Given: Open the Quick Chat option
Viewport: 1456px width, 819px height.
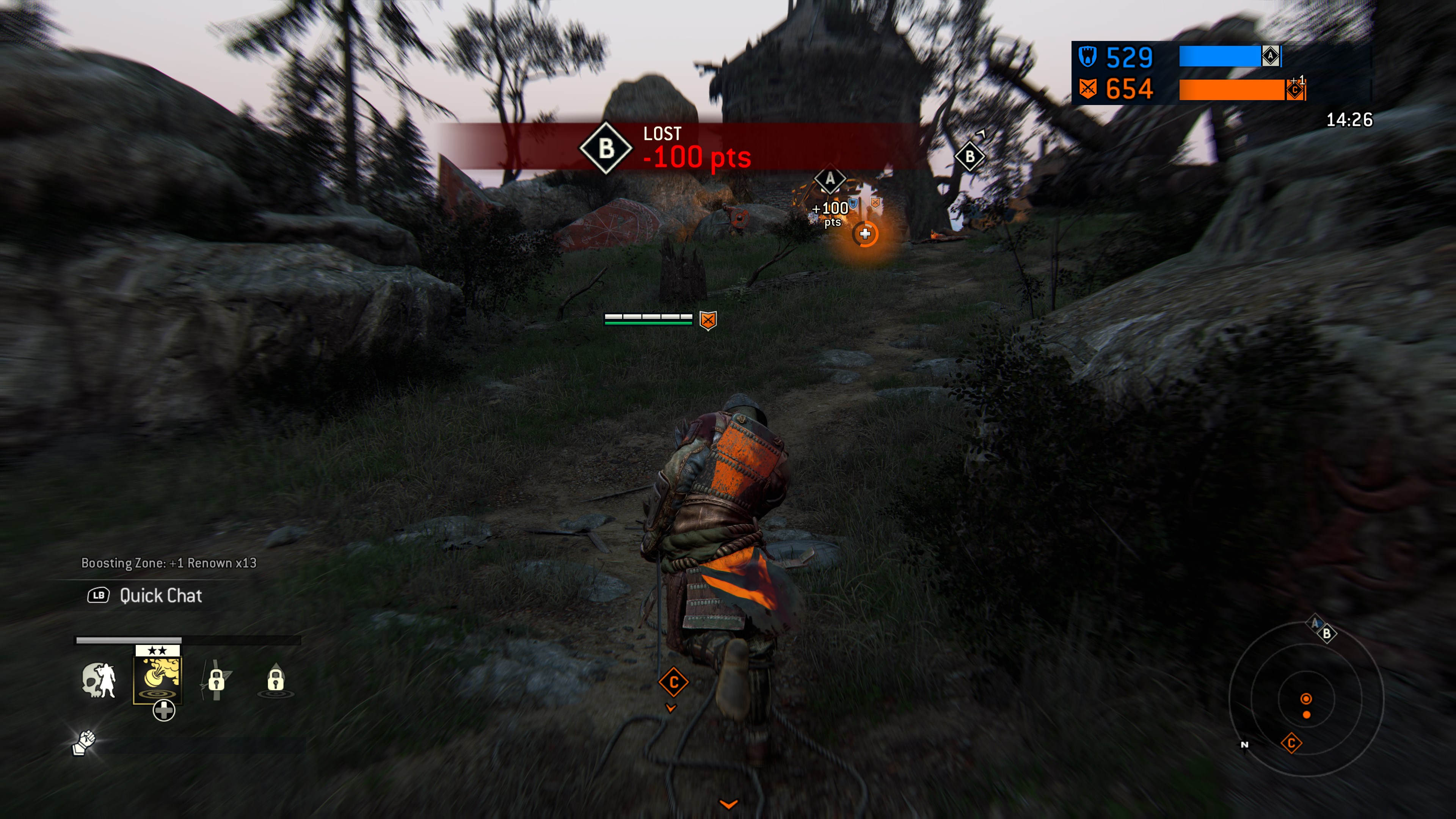Looking at the screenshot, I should [160, 595].
